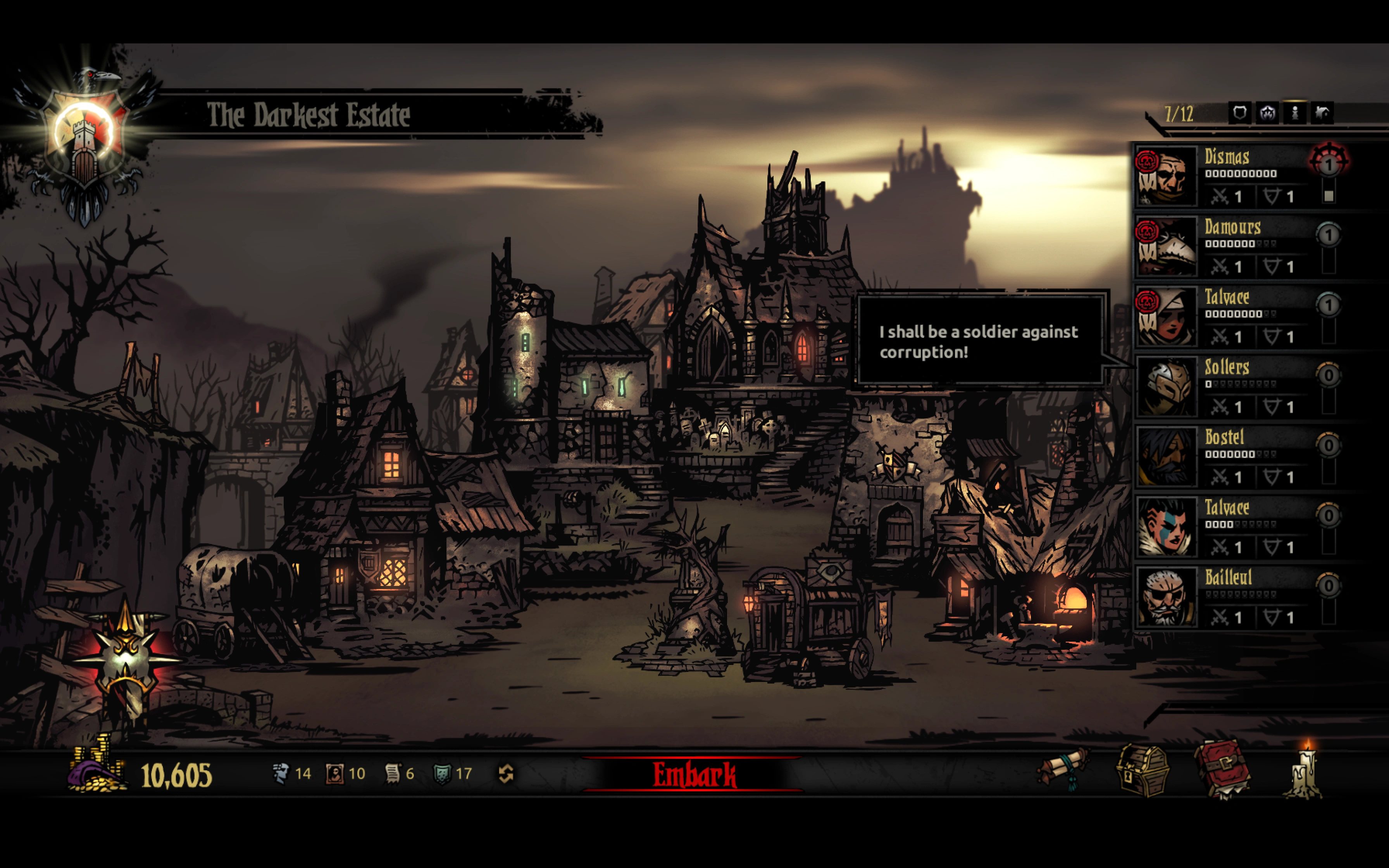Open the treasure chest inventory

[1142, 770]
